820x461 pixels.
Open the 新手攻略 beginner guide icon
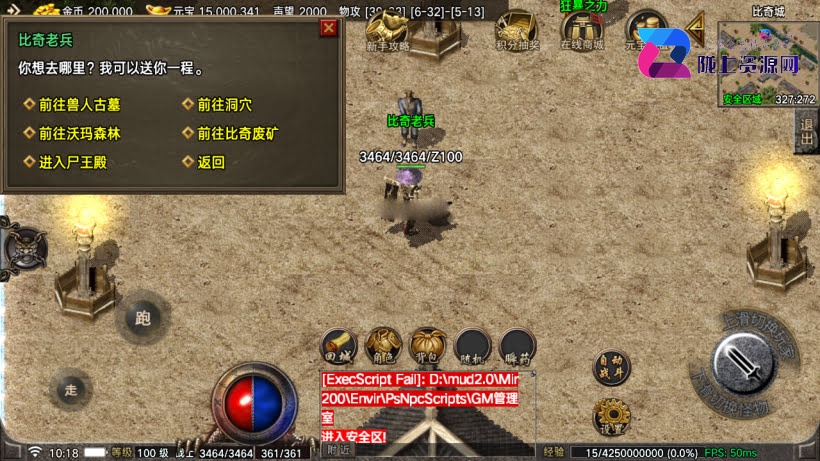point(388,31)
